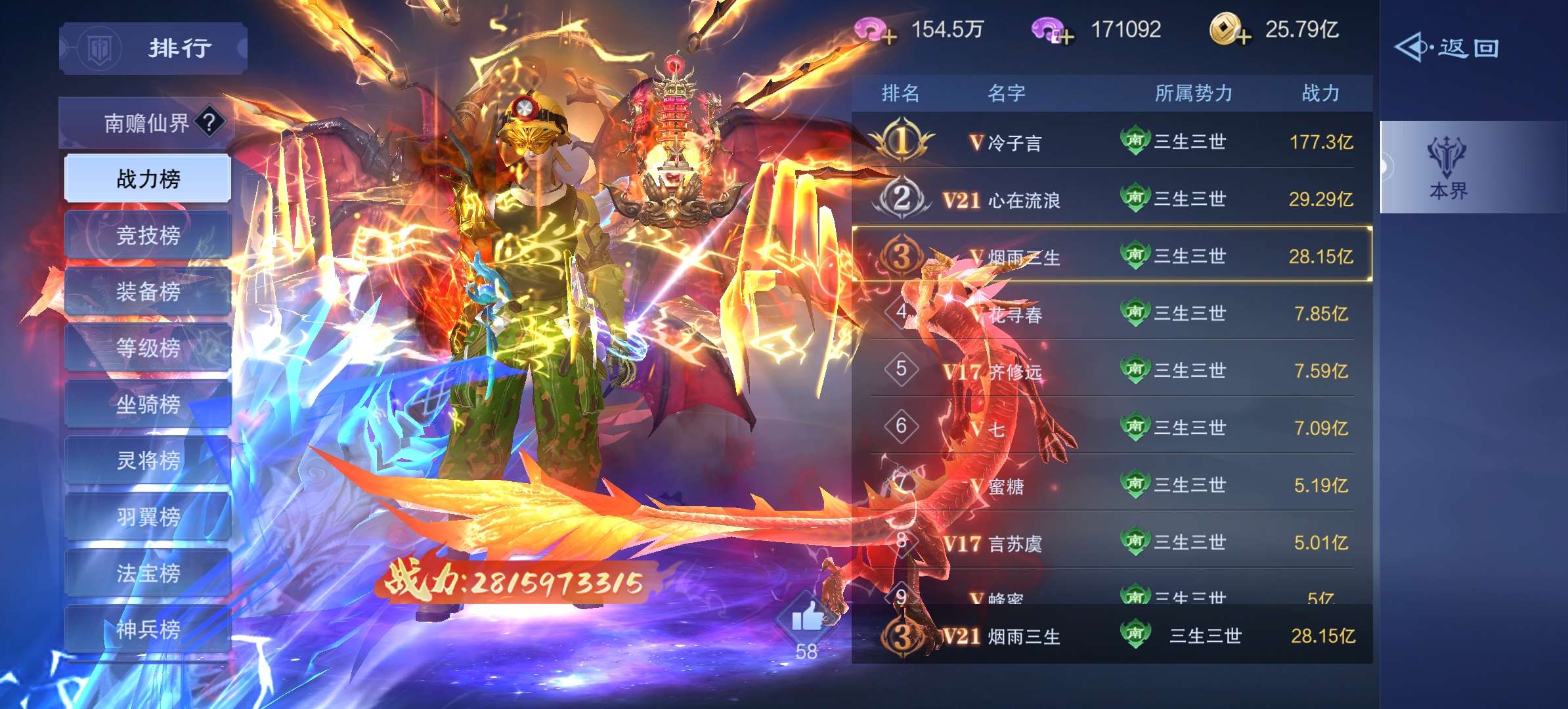Open the 装备榜 equipment ranking
The width and height of the screenshot is (1568, 709).
(x=148, y=291)
